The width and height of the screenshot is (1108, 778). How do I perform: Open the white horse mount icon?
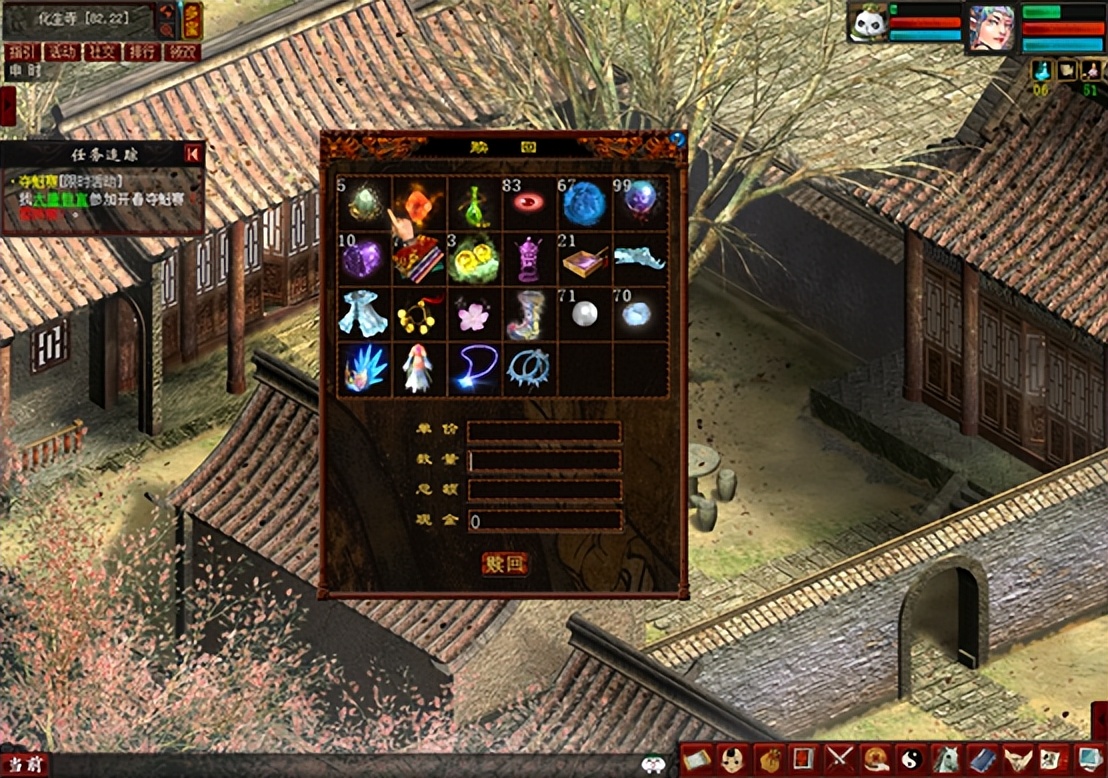point(945,759)
